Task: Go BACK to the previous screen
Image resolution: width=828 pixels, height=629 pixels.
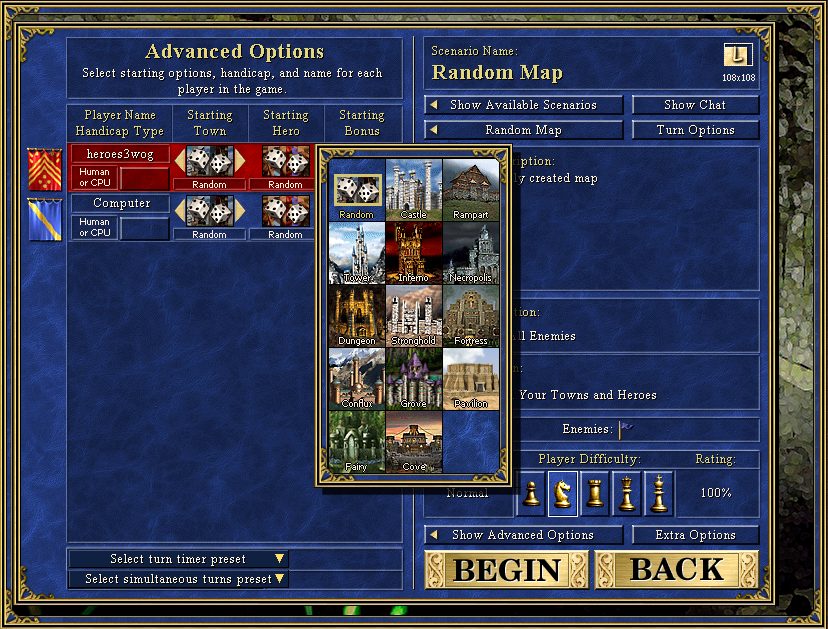Action: pos(676,570)
